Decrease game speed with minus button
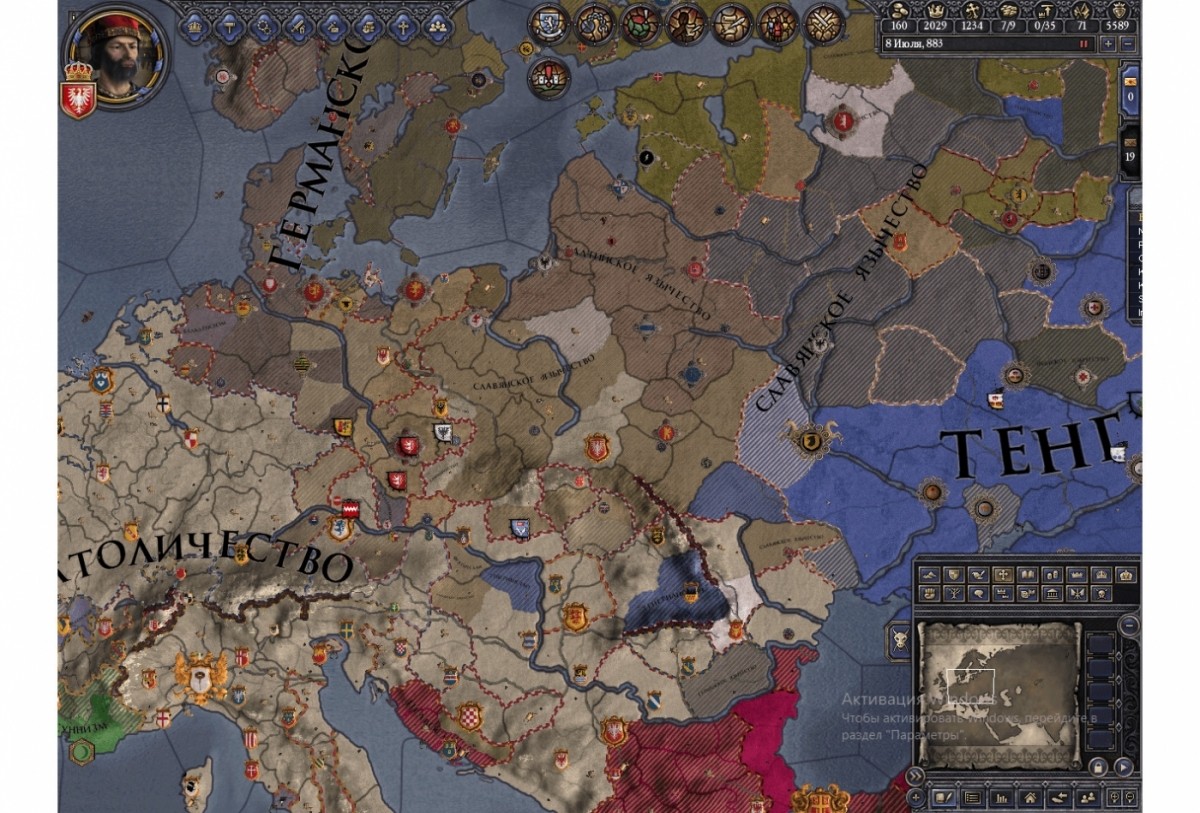 tap(1128, 44)
